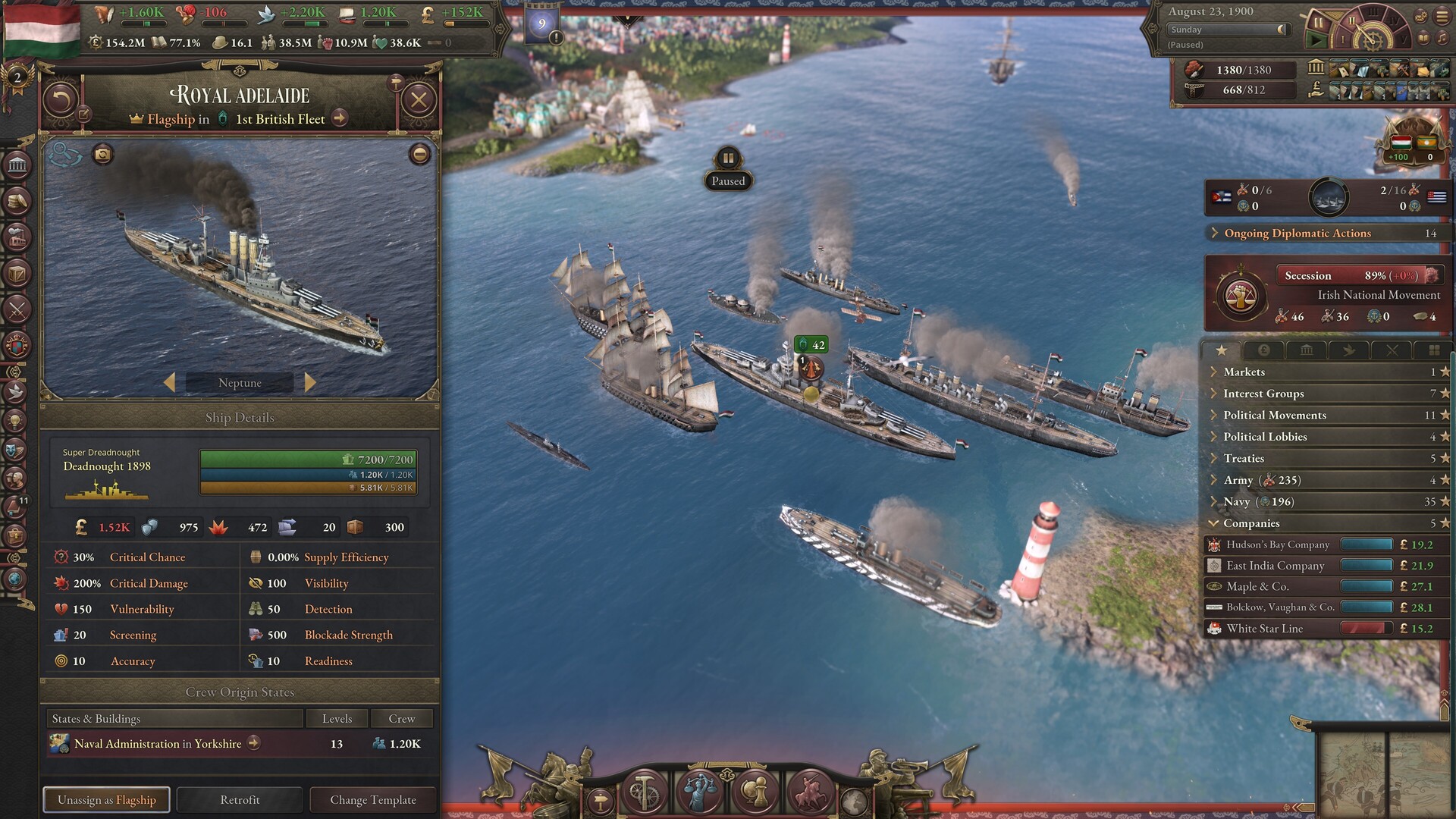Image resolution: width=1456 pixels, height=819 pixels.
Task: Go back with the undo arrow button
Action: (x=61, y=100)
